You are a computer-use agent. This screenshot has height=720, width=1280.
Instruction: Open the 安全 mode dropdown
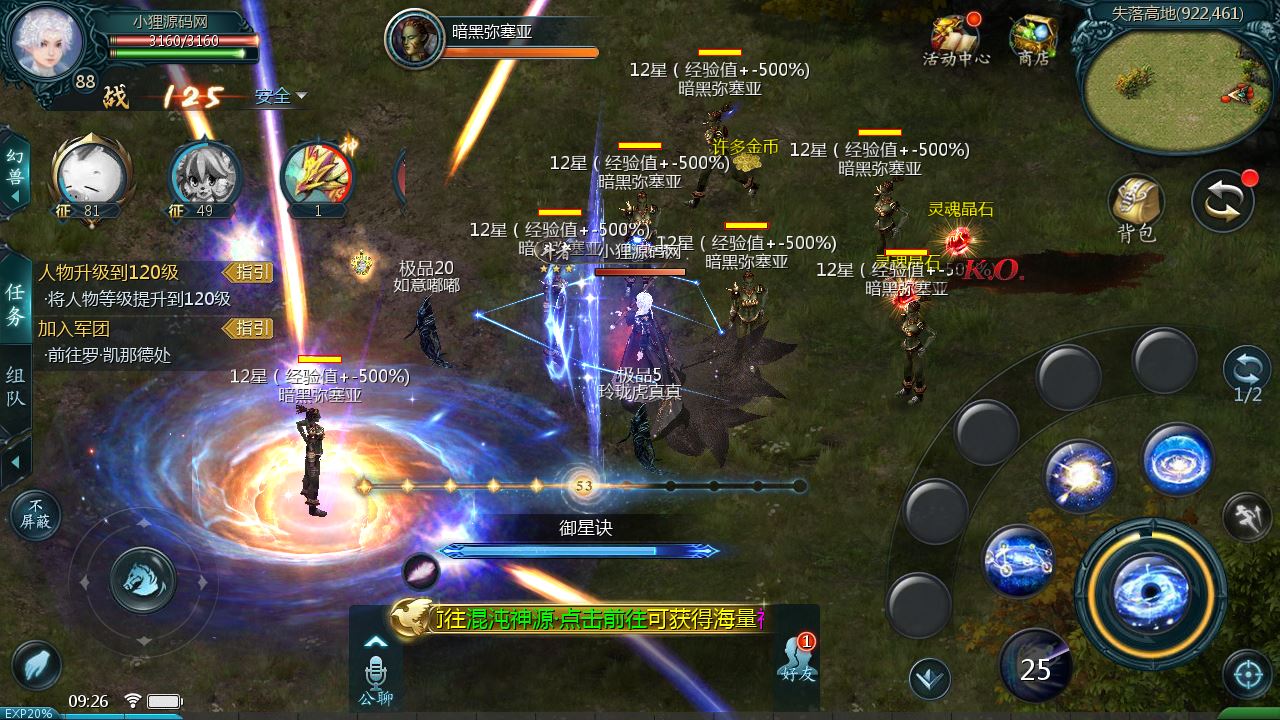coord(280,97)
